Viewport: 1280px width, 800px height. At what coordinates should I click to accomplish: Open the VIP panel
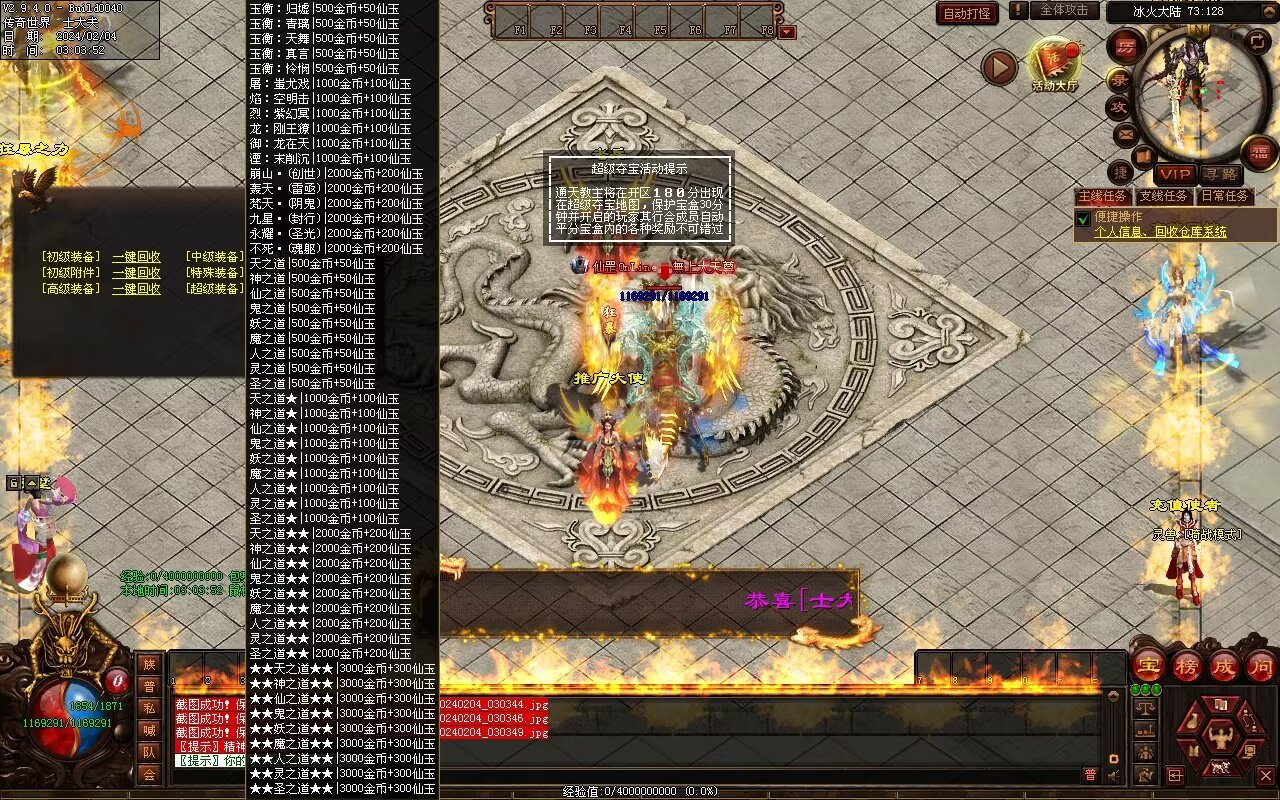click(x=1174, y=174)
